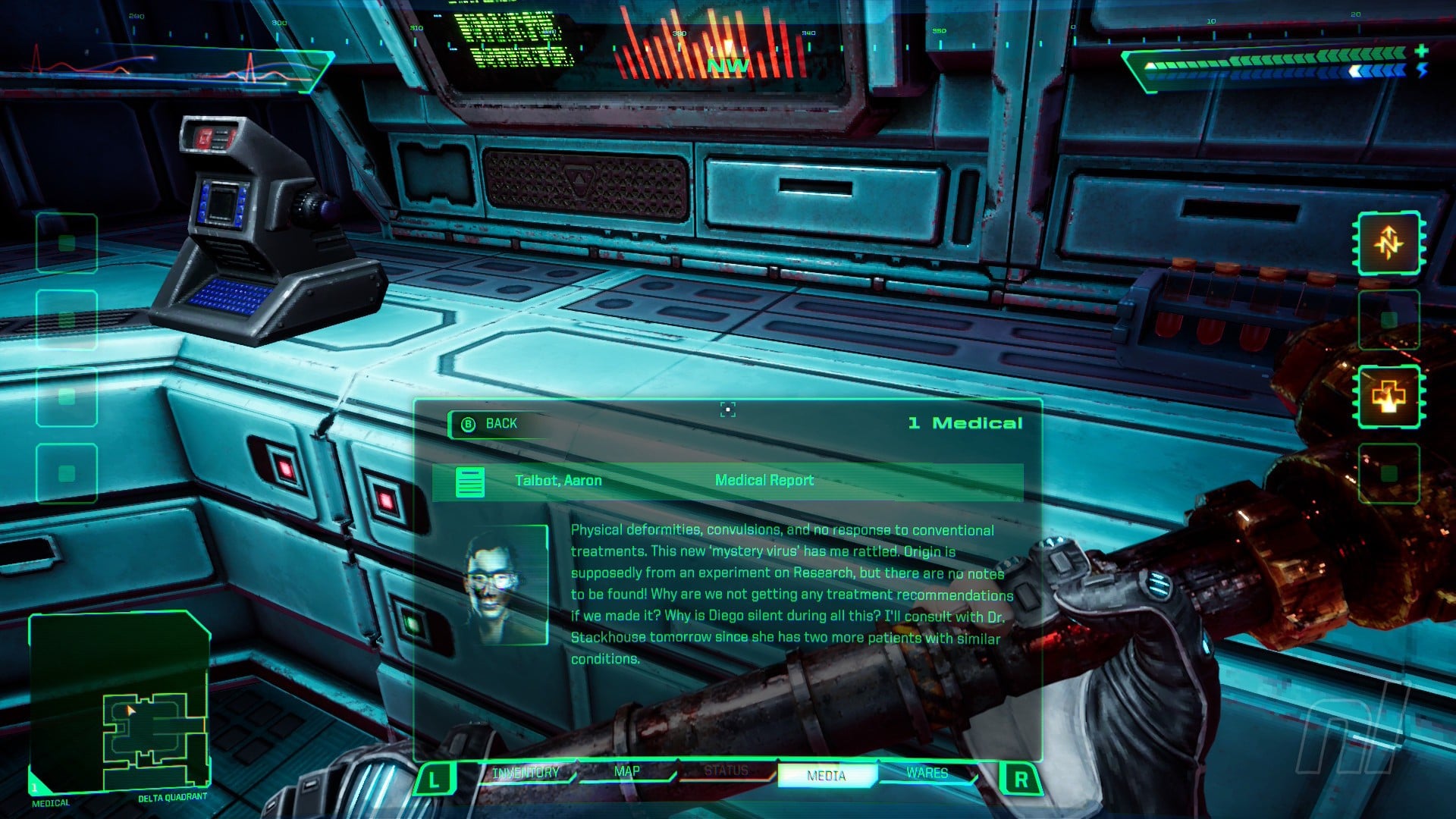Image resolution: width=1456 pixels, height=819 pixels.
Task: Go back from the medical report
Action: click(x=491, y=424)
